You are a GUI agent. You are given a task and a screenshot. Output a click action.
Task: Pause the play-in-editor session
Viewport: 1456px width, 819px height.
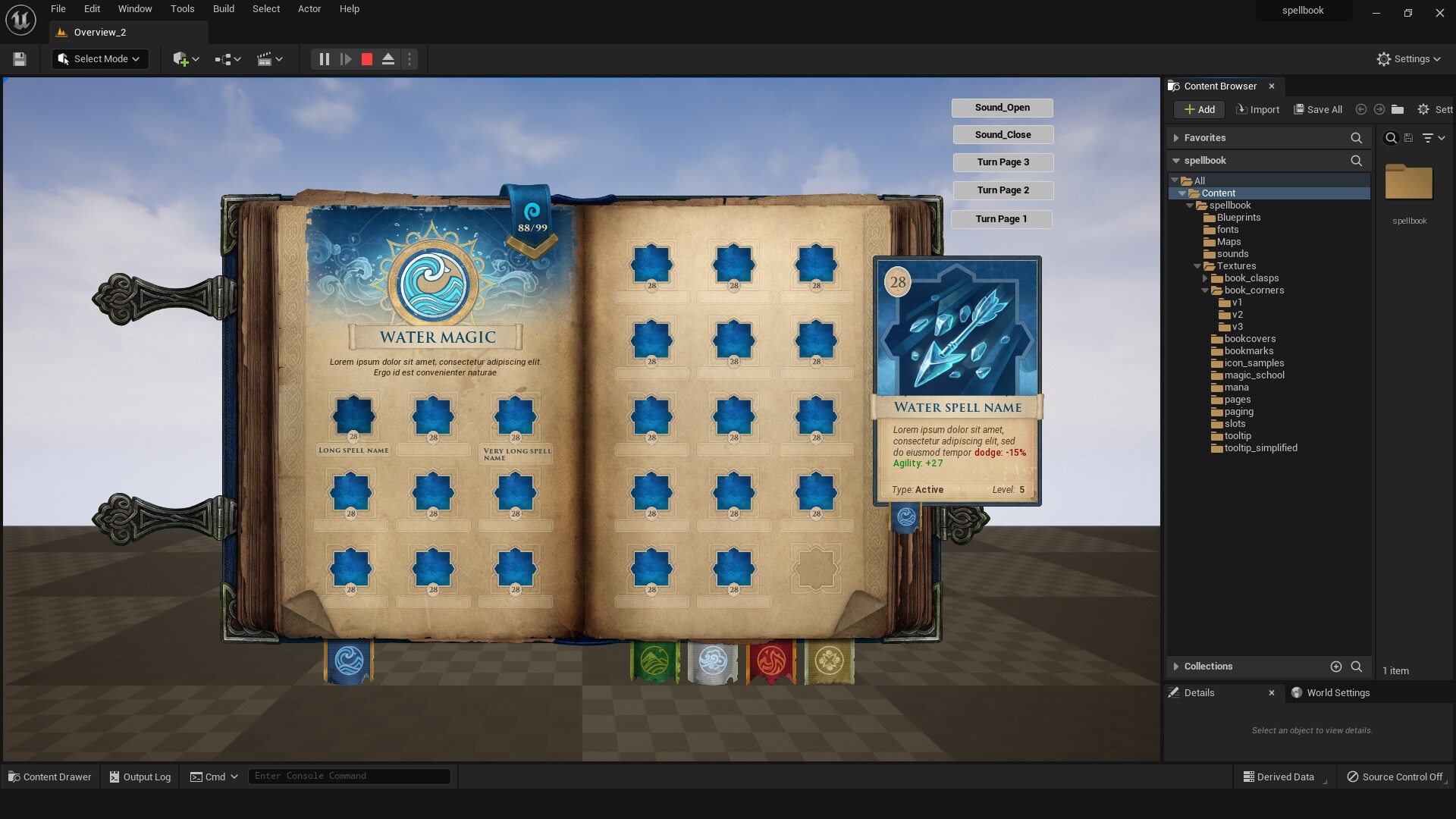(x=324, y=58)
